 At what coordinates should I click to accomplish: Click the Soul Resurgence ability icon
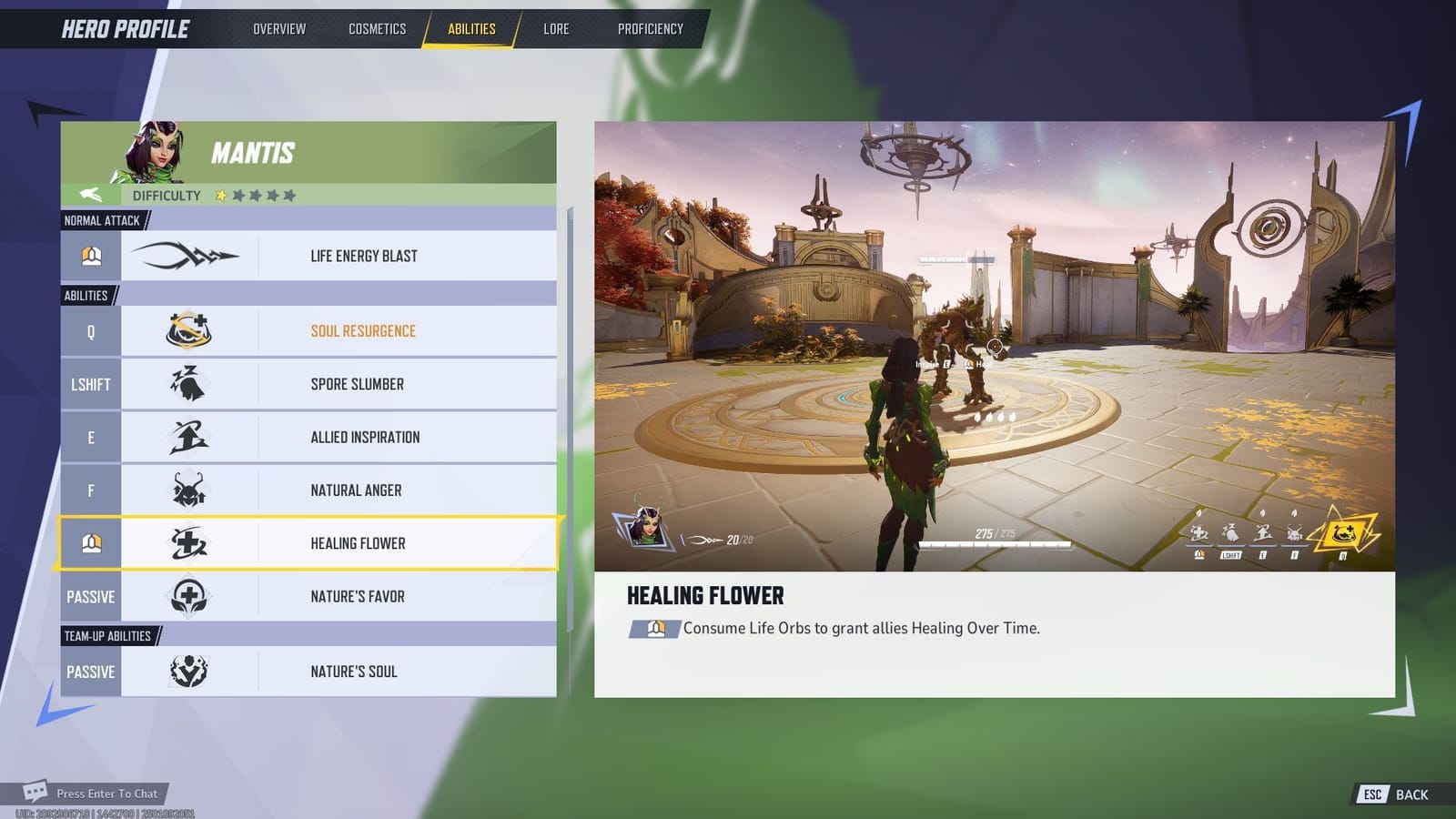[188, 330]
